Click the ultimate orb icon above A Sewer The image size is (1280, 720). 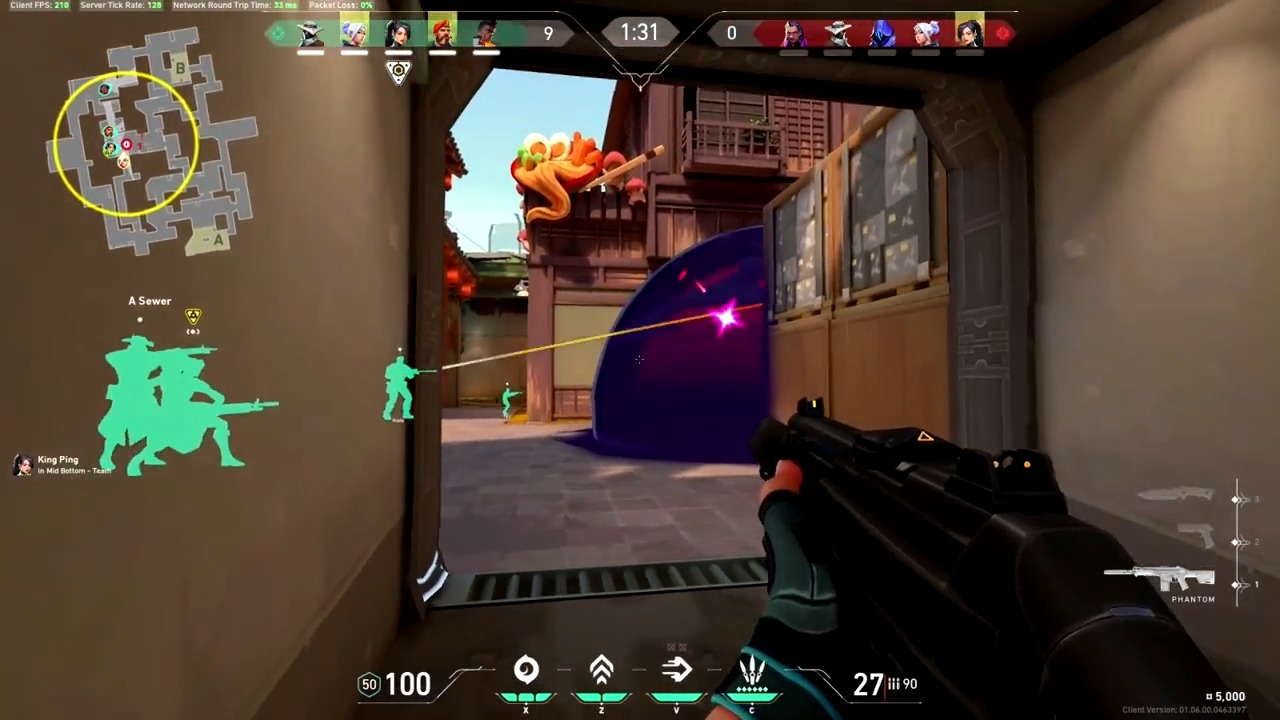(192, 316)
